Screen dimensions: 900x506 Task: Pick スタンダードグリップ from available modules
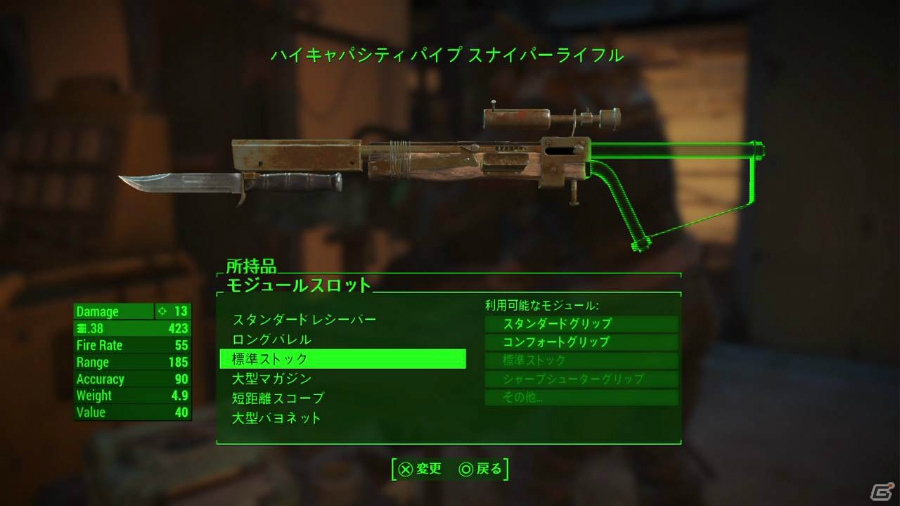(x=581, y=324)
